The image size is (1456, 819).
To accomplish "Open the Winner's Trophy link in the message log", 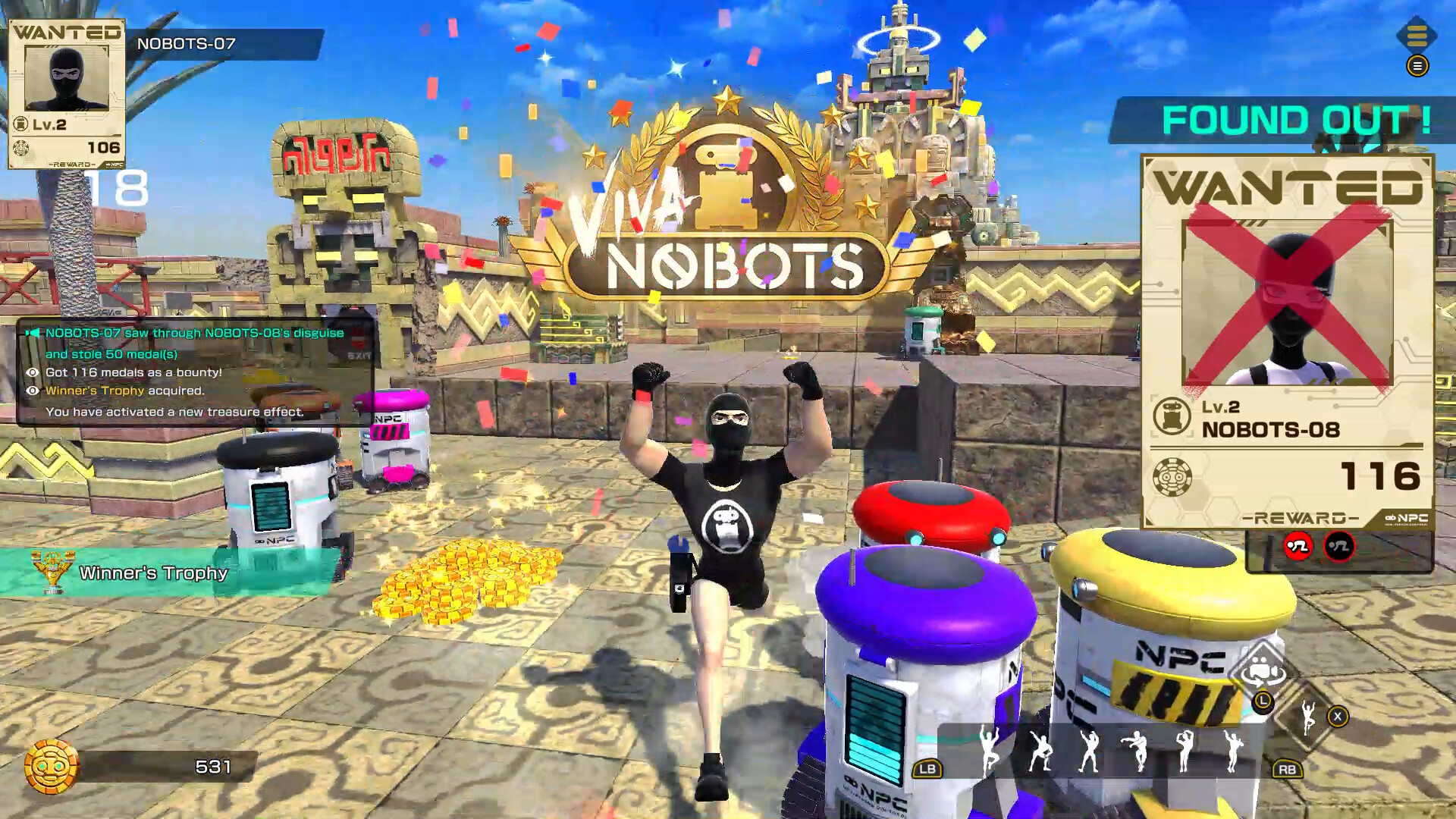I will (94, 391).
